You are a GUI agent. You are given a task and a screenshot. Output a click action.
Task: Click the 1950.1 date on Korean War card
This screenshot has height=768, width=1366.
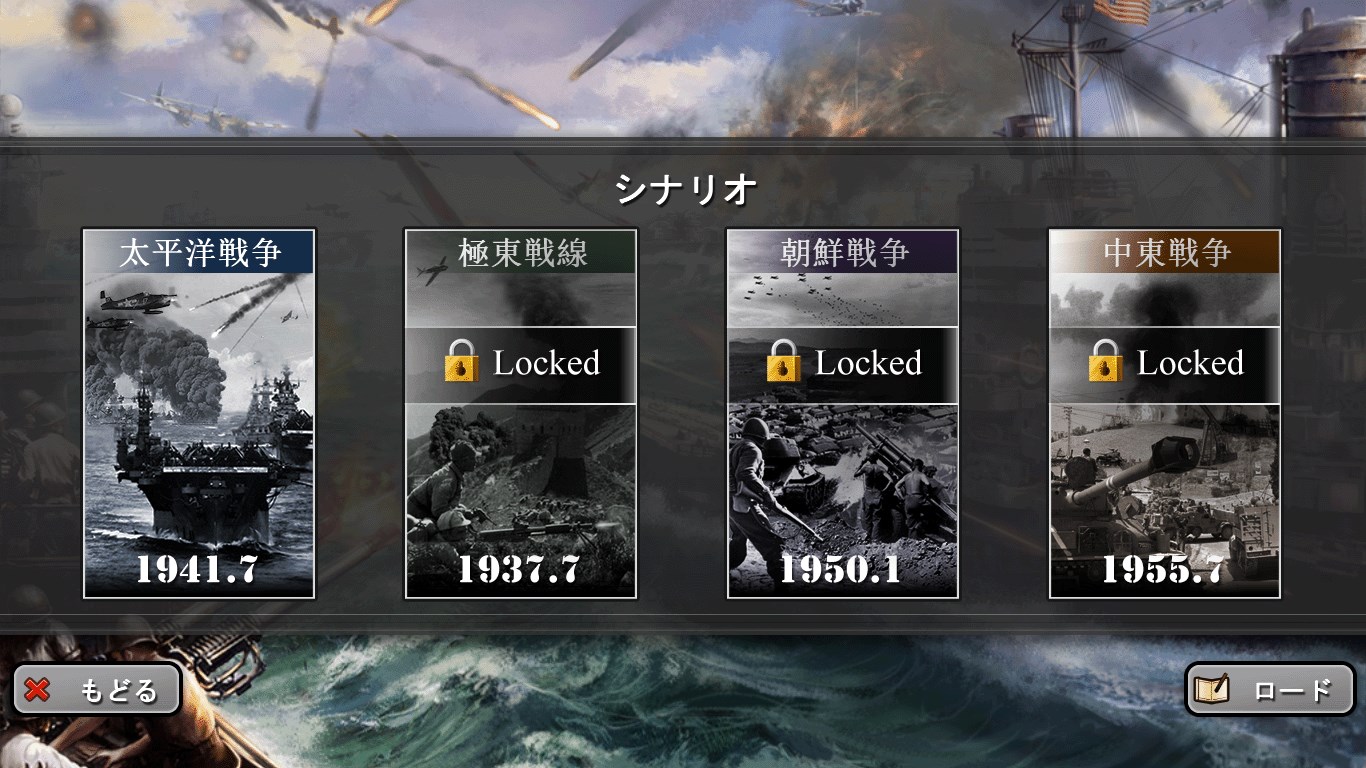pyautogui.click(x=843, y=568)
